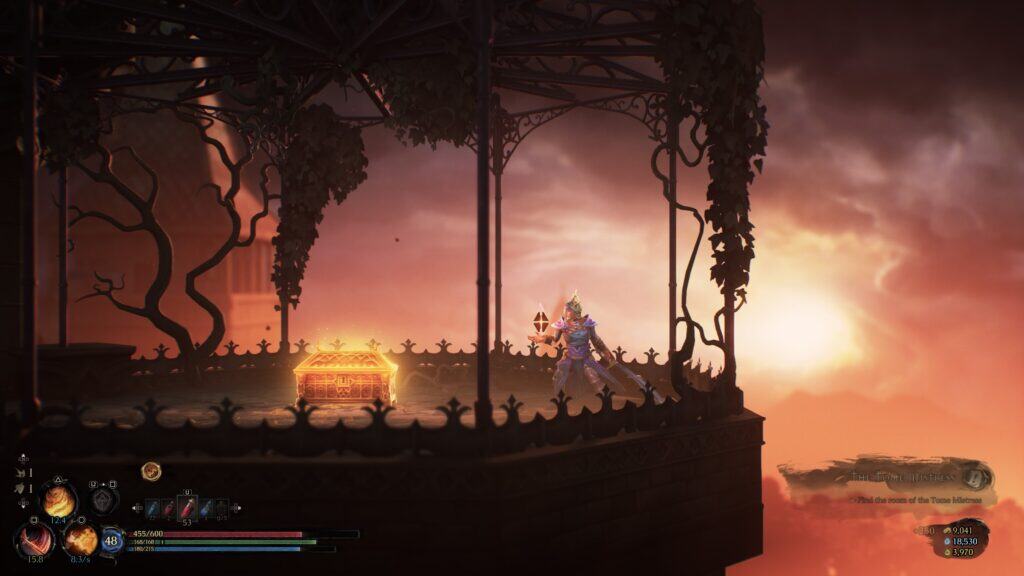Click the blue level 48 orb

(x=111, y=541)
